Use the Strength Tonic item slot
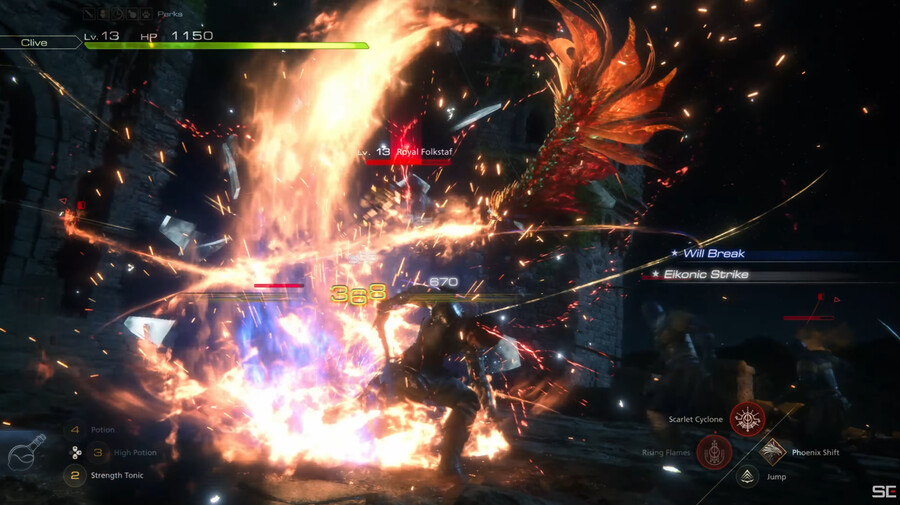900x505 pixels. coord(74,475)
